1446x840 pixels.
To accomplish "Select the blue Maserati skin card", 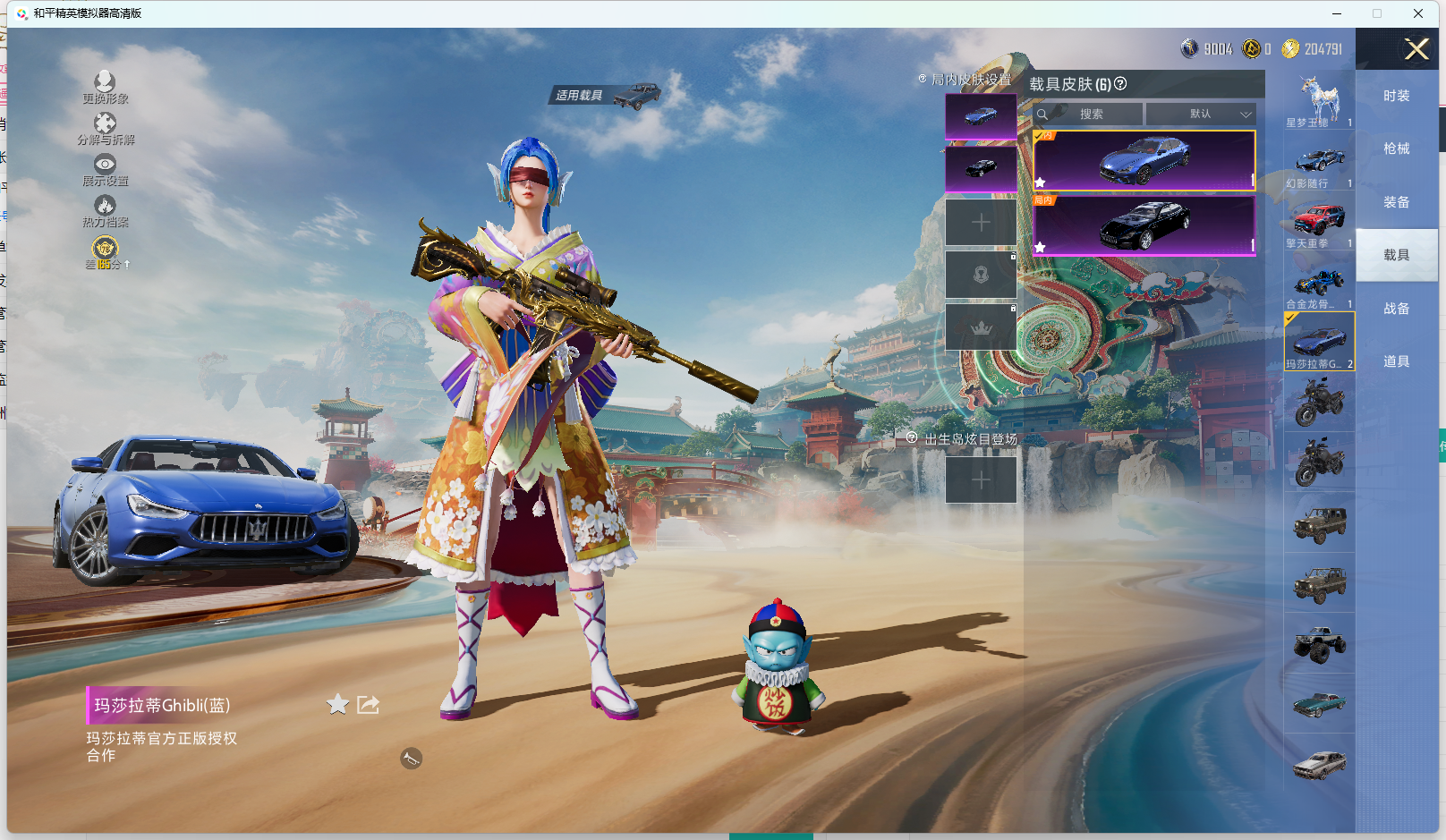I will 1144,161.
